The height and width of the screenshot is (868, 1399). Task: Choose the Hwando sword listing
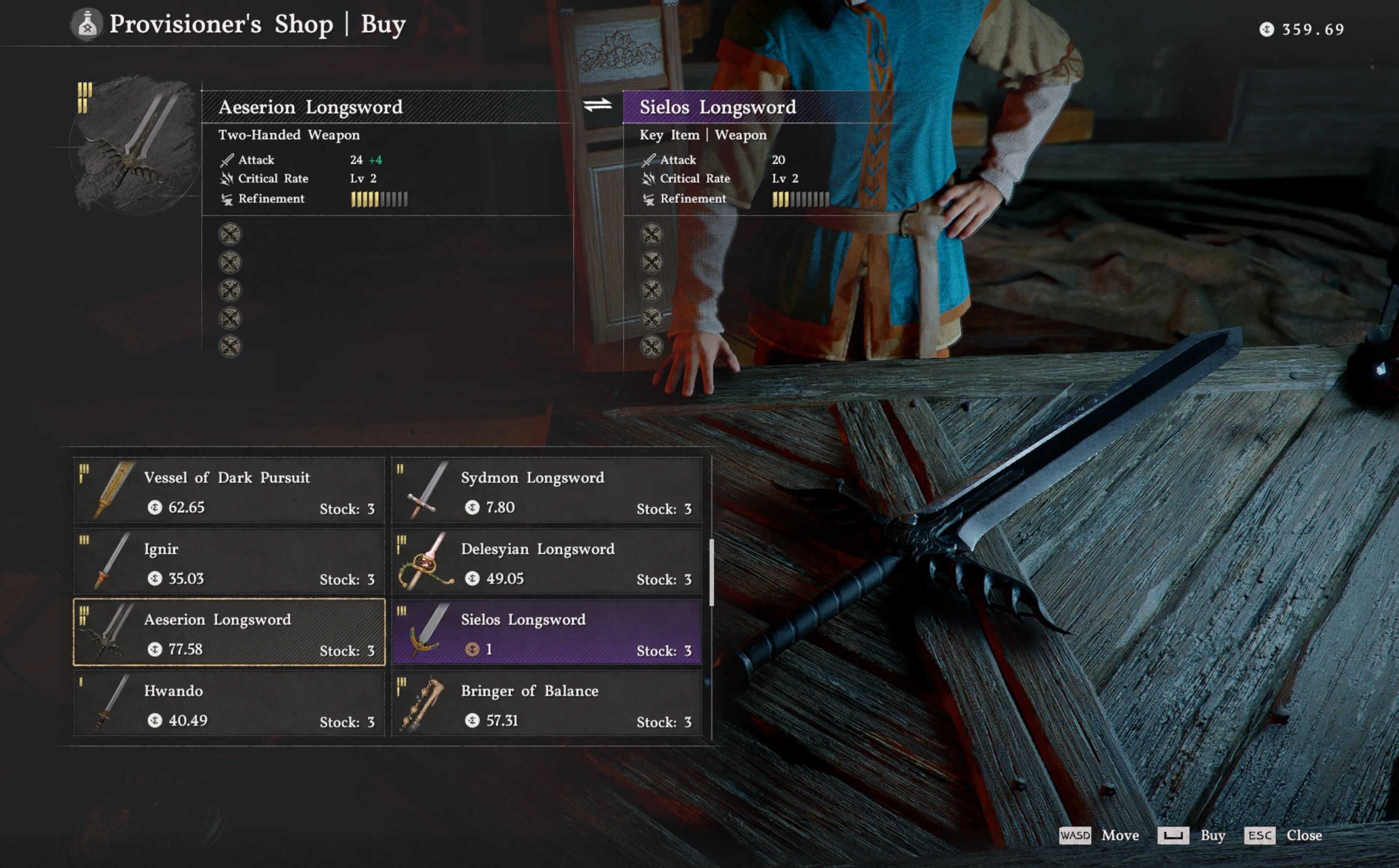[x=229, y=704]
